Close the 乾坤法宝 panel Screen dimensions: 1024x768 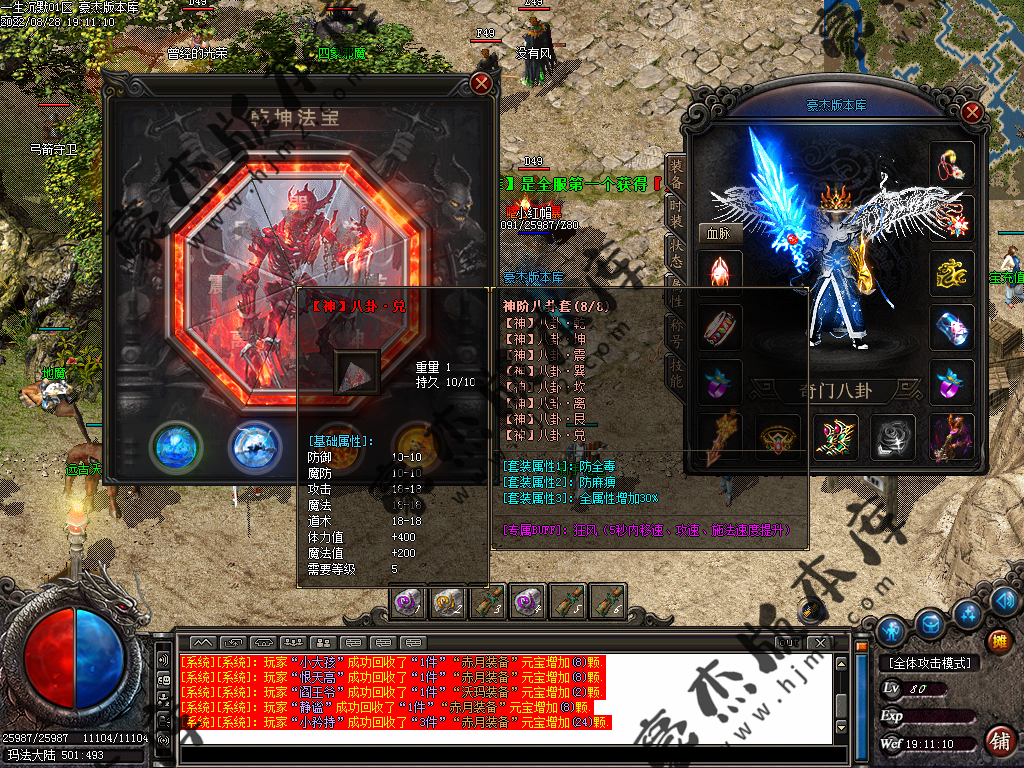click(x=481, y=84)
